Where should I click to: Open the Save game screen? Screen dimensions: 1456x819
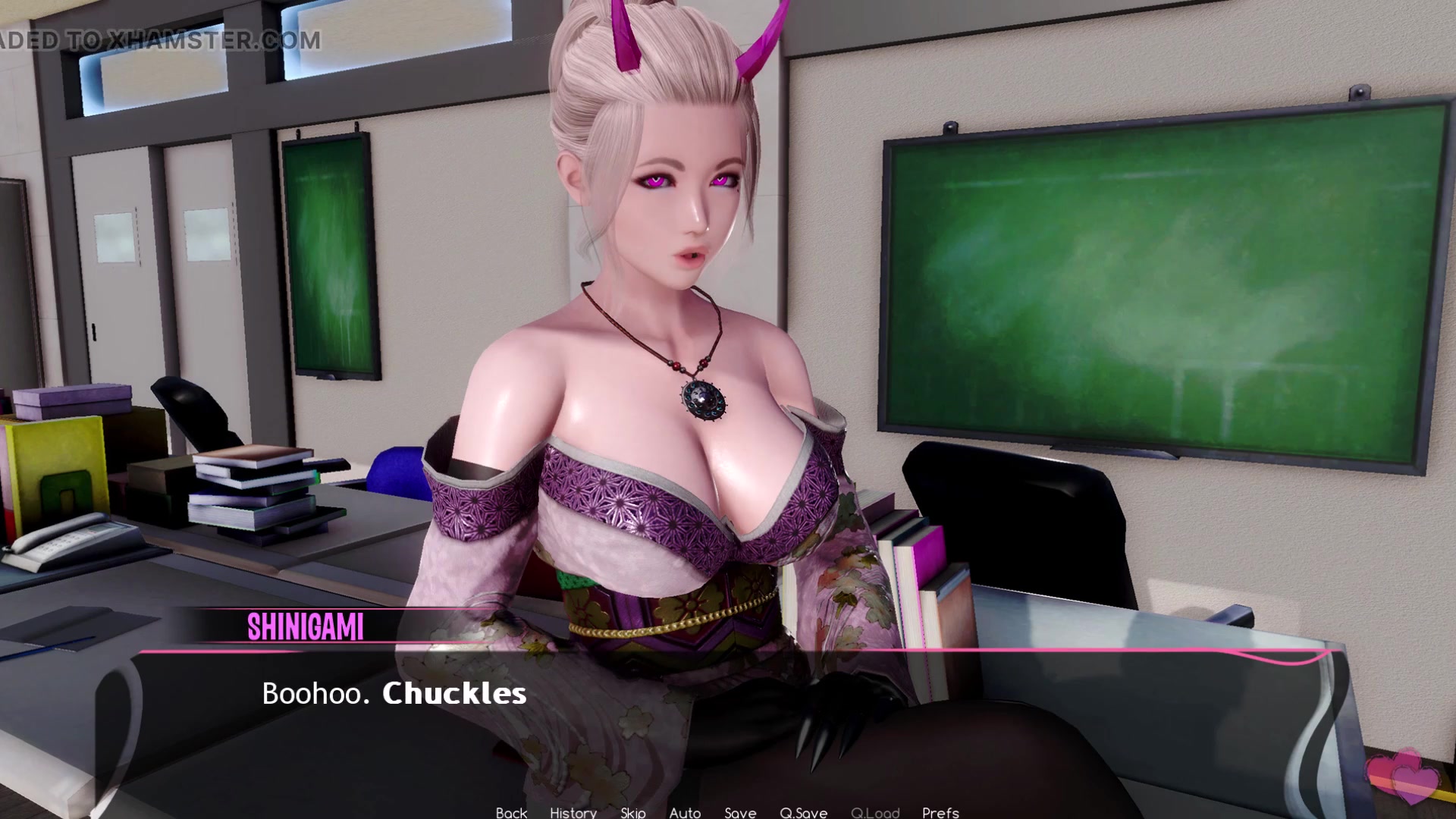pyautogui.click(x=740, y=813)
